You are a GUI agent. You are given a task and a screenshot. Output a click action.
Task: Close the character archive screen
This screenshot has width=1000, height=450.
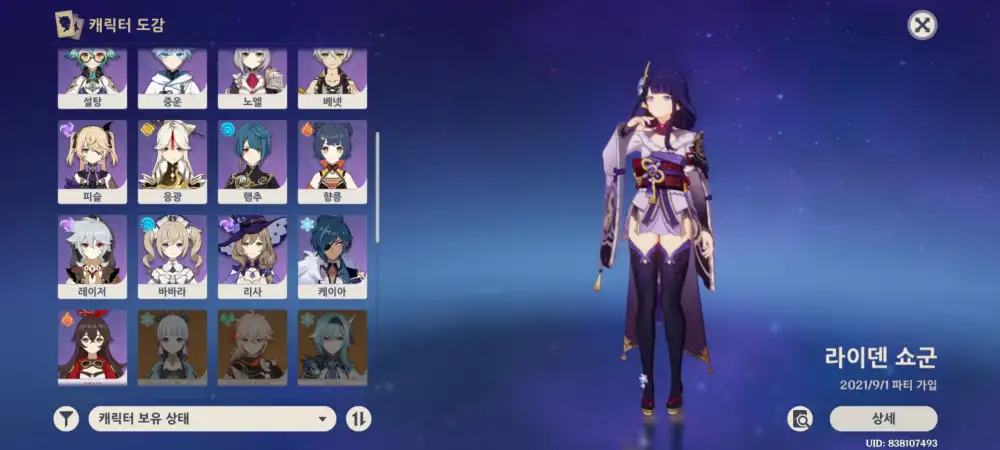(x=922, y=25)
